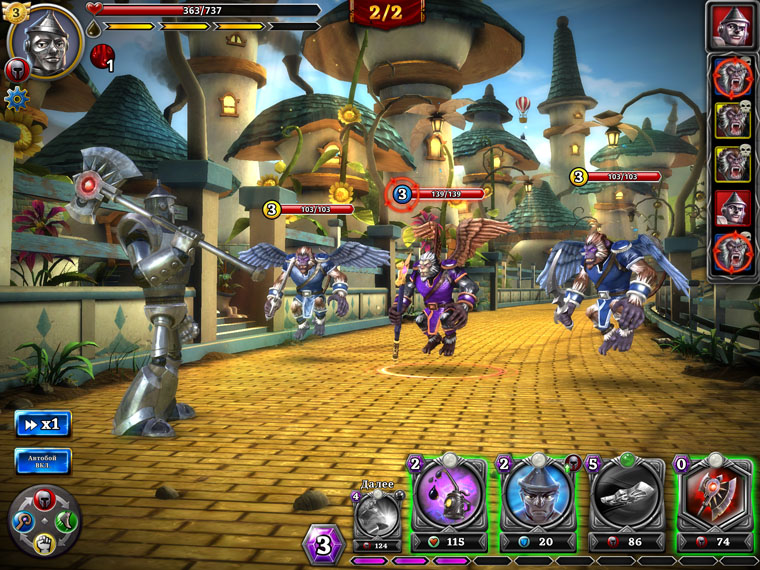Select the green foot icon in class wheel
The height and width of the screenshot is (570, 760).
point(66,520)
